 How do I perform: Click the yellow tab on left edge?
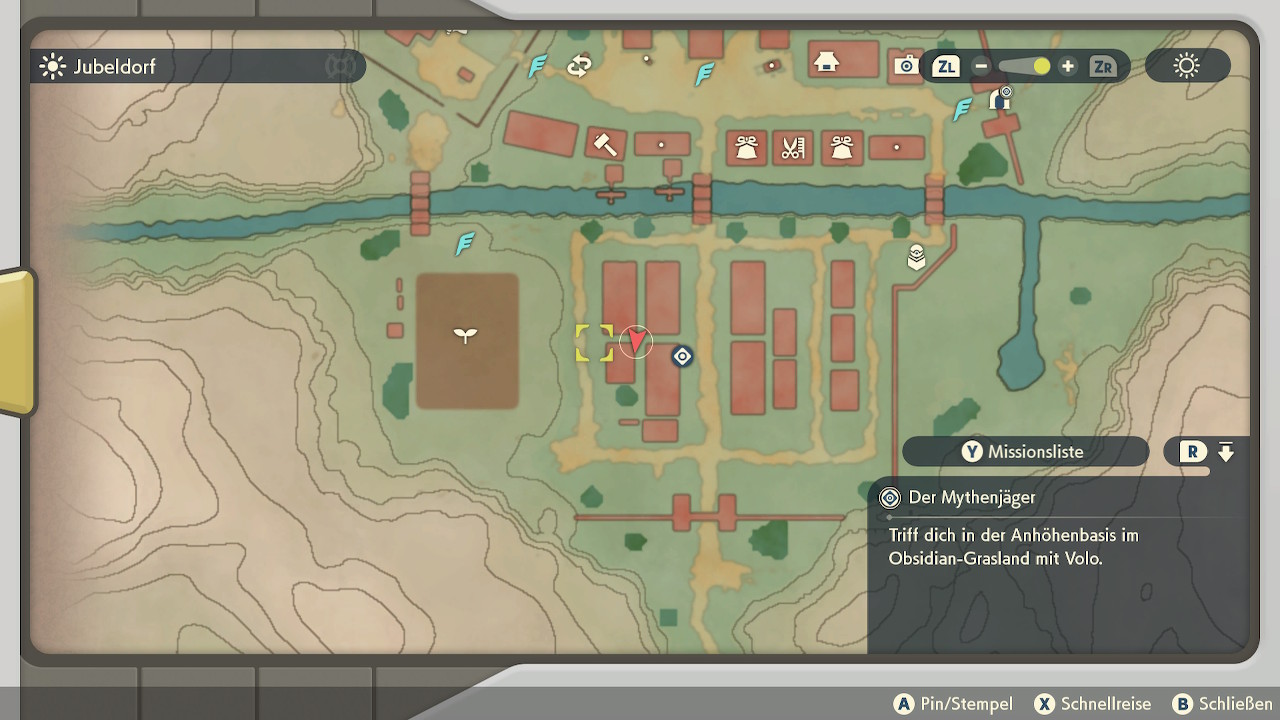click(17, 342)
